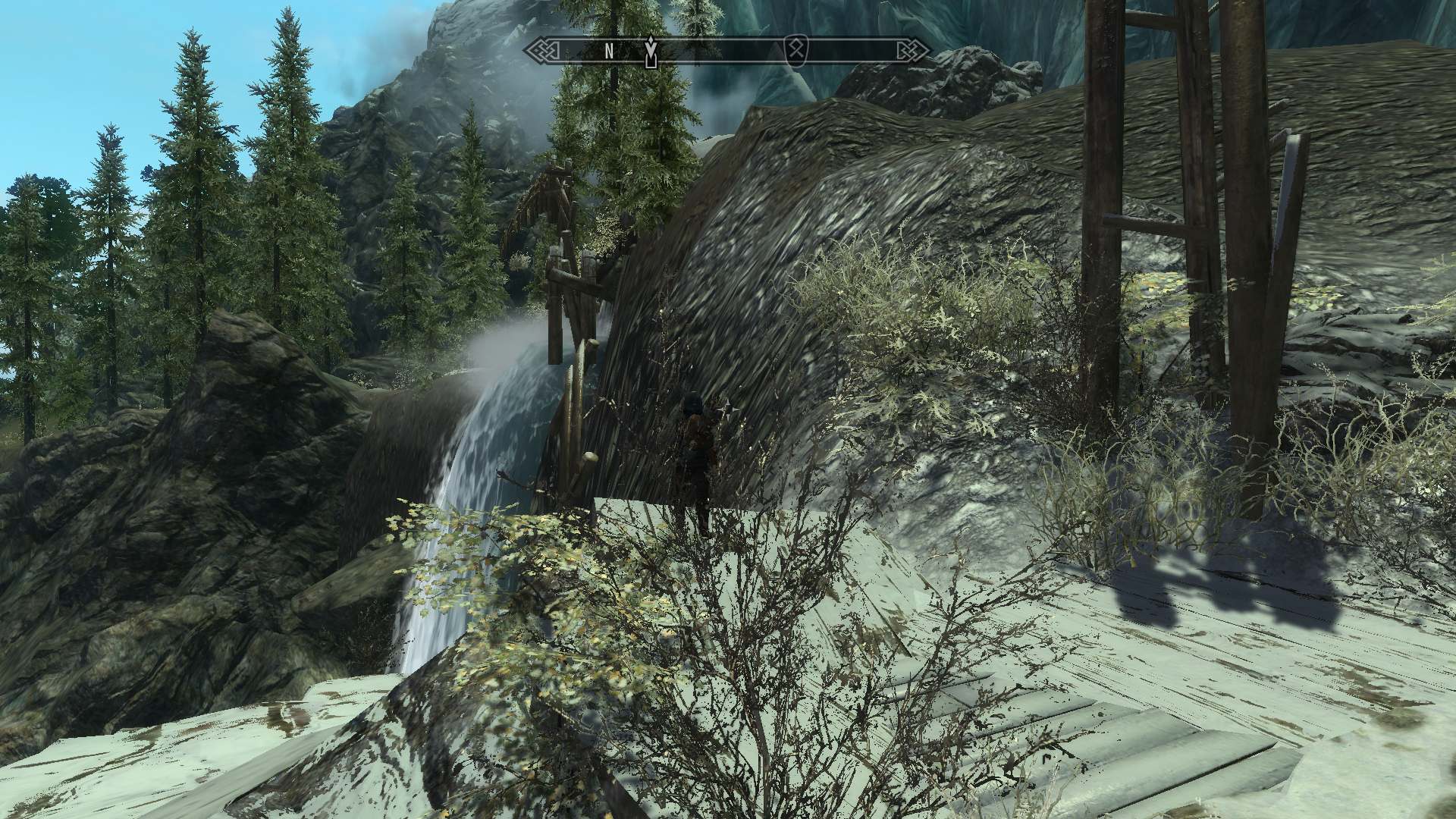Click the North marker on the compass
The image size is (1456, 819).
coord(609,51)
